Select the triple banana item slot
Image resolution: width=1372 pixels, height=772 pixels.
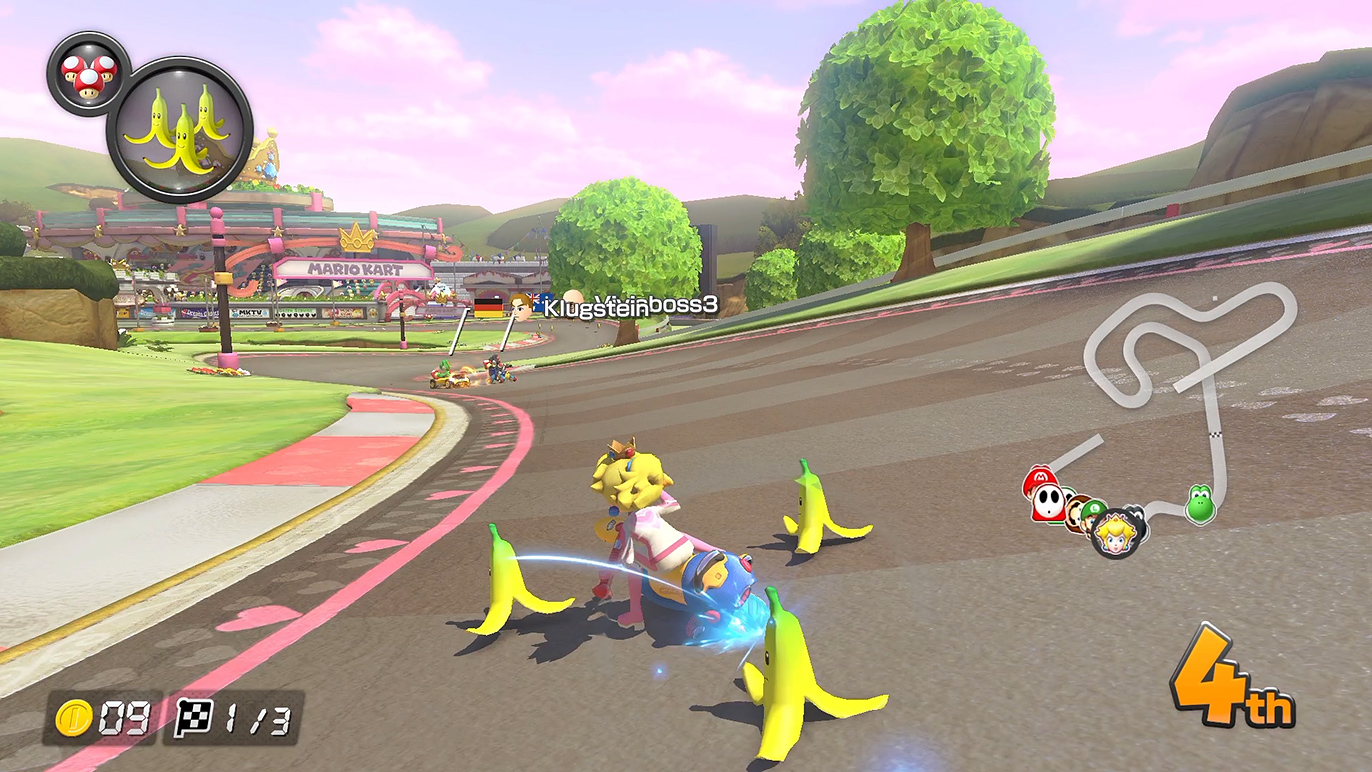click(x=180, y=130)
